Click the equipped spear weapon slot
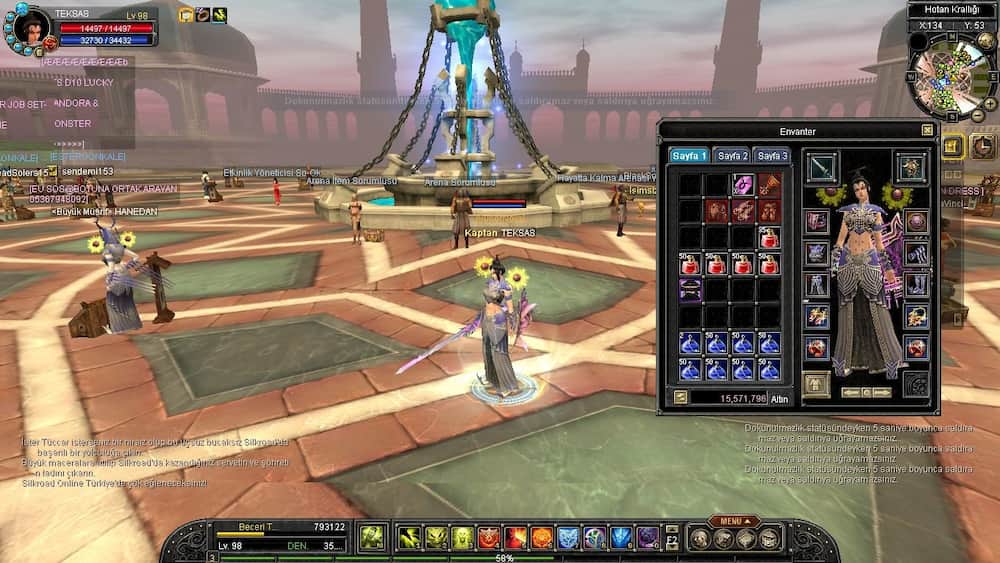 point(822,167)
